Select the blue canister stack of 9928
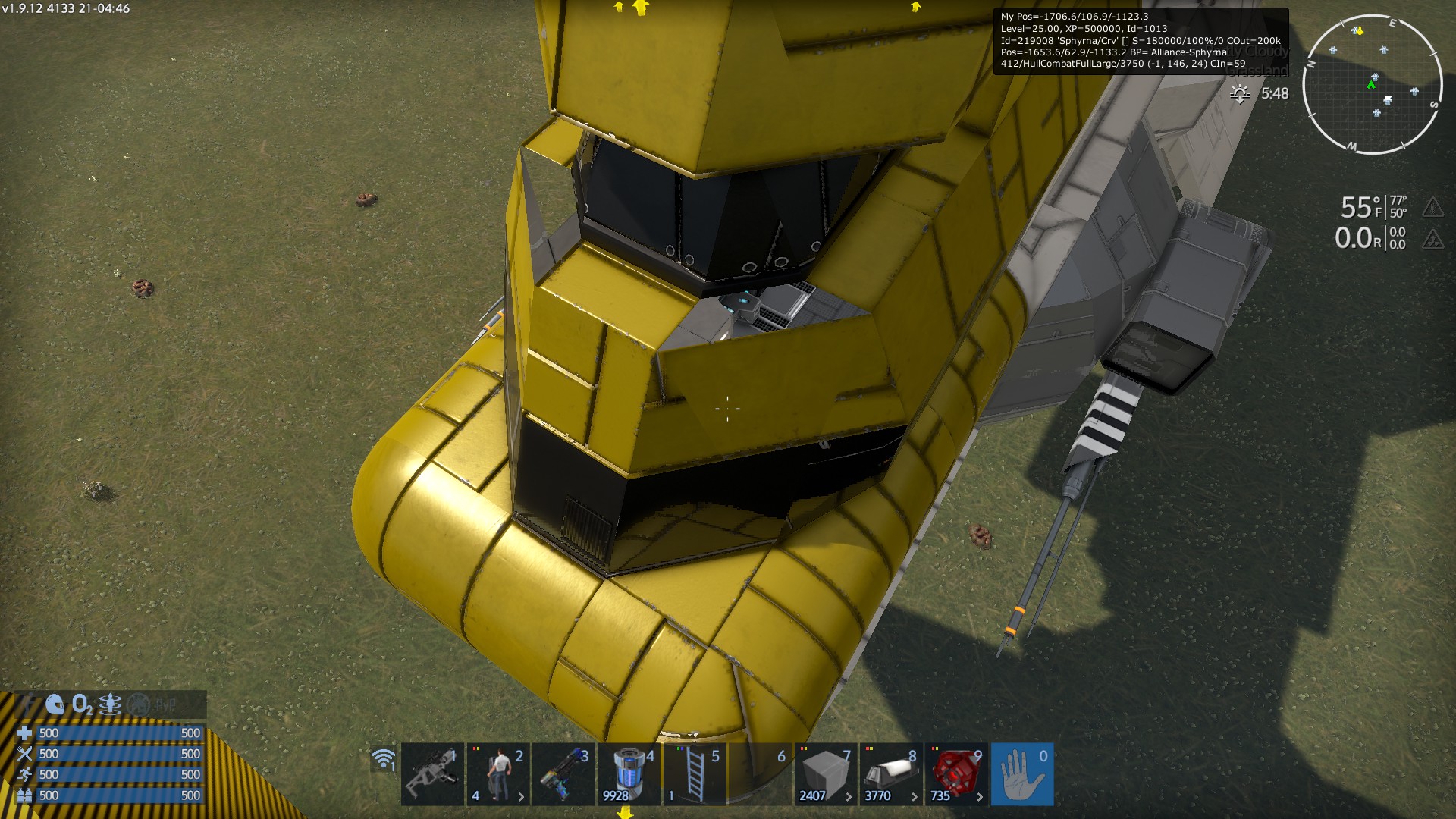The width and height of the screenshot is (1456, 819). pyautogui.click(x=629, y=774)
